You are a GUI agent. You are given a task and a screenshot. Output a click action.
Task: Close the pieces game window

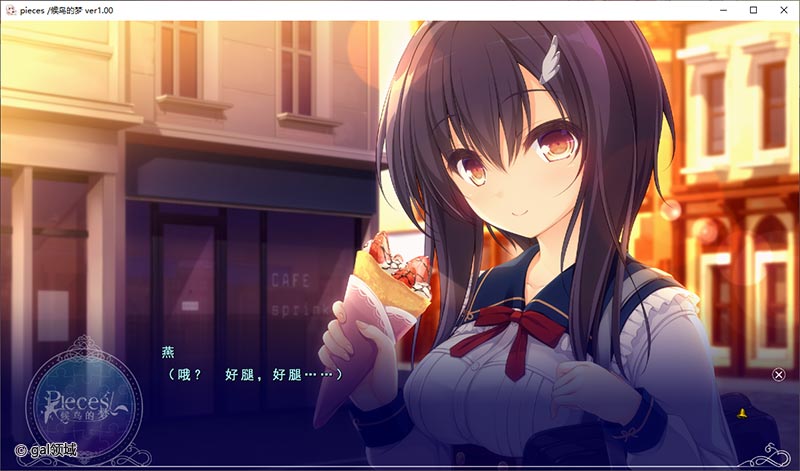pyautogui.click(x=783, y=9)
